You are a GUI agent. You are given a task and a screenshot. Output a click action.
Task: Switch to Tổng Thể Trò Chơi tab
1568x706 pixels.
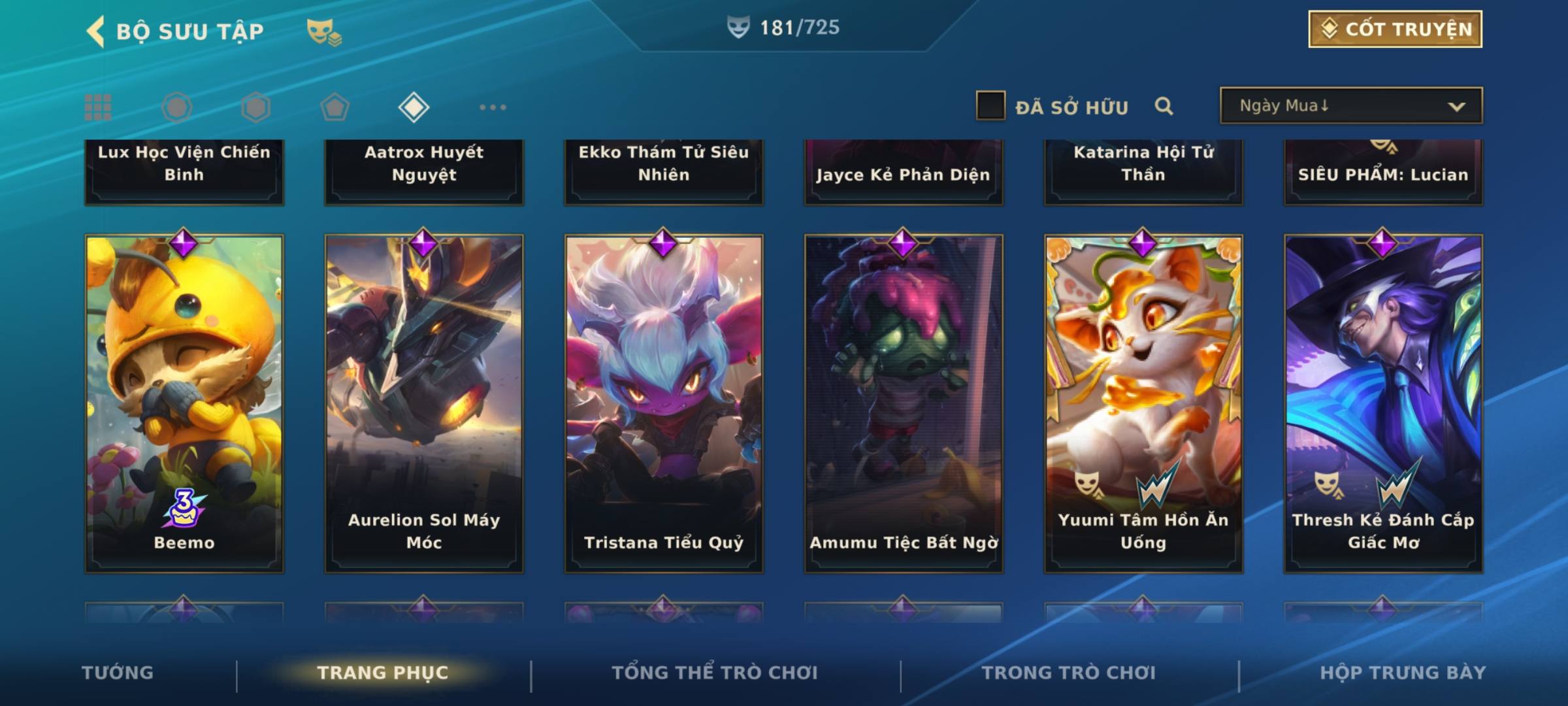pyautogui.click(x=715, y=673)
